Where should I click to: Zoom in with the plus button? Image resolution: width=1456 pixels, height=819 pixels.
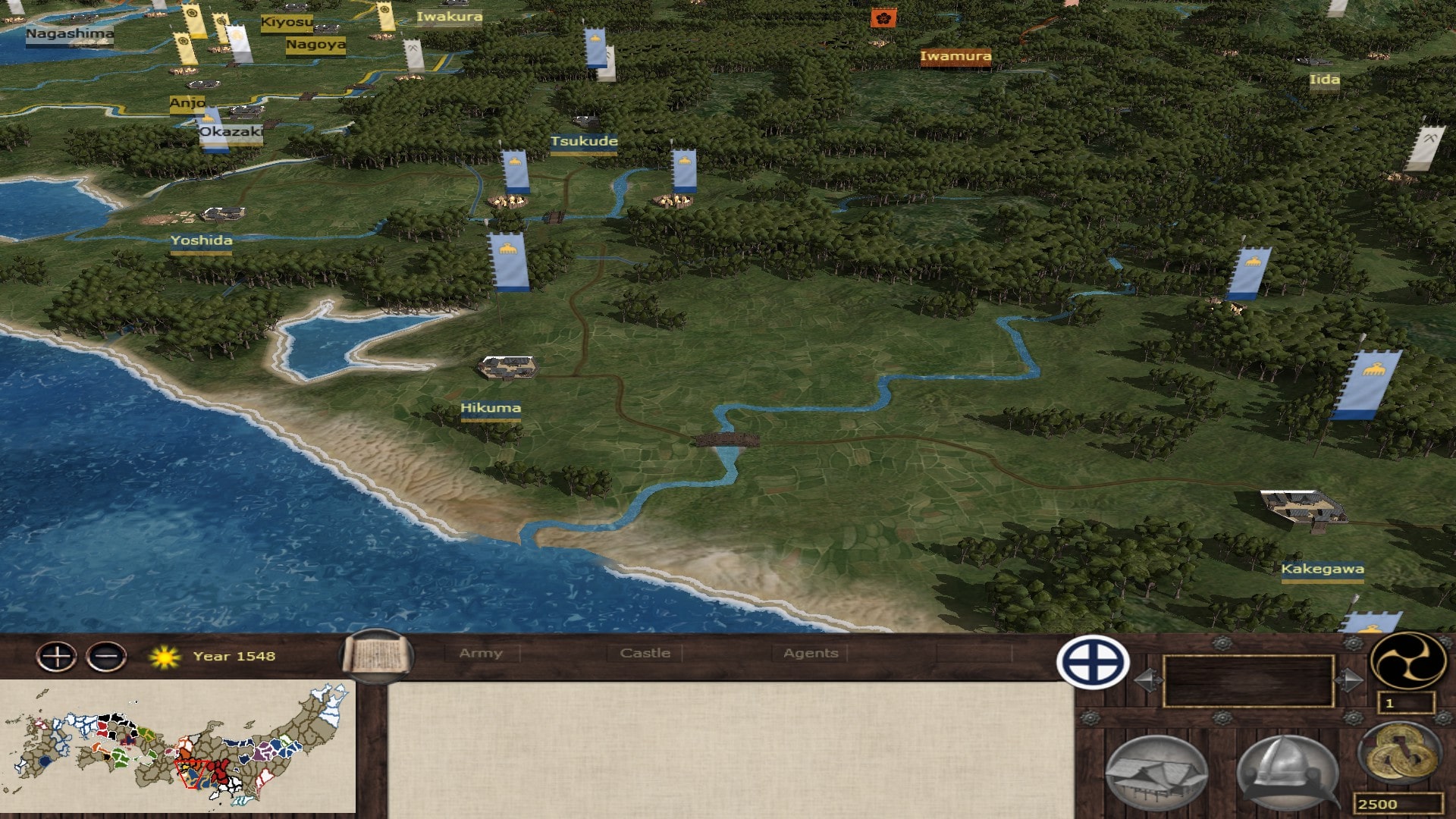57,657
